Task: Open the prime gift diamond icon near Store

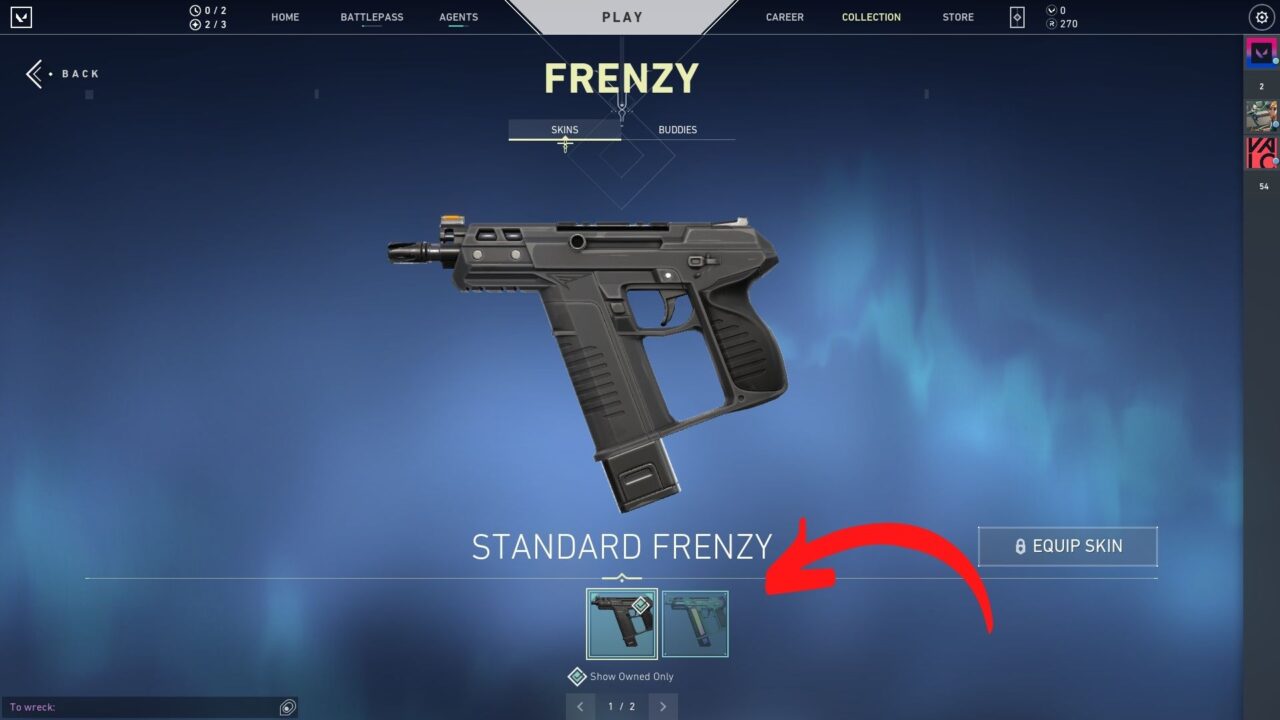Action: tap(1015, 17)
